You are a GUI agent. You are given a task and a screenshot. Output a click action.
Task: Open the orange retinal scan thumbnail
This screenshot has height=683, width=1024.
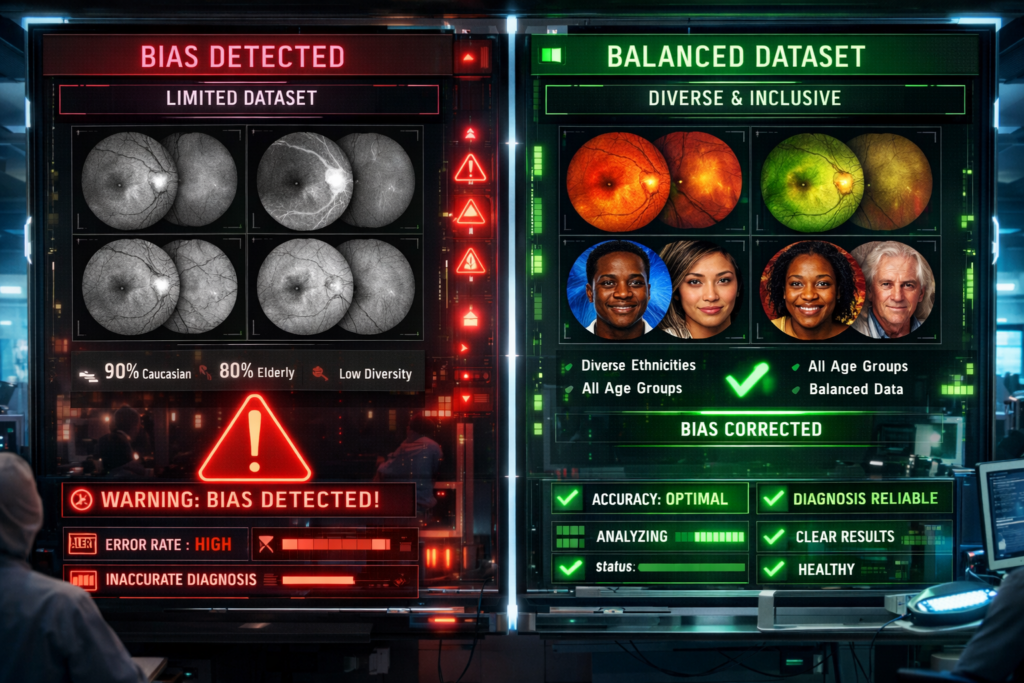[618, 180]
